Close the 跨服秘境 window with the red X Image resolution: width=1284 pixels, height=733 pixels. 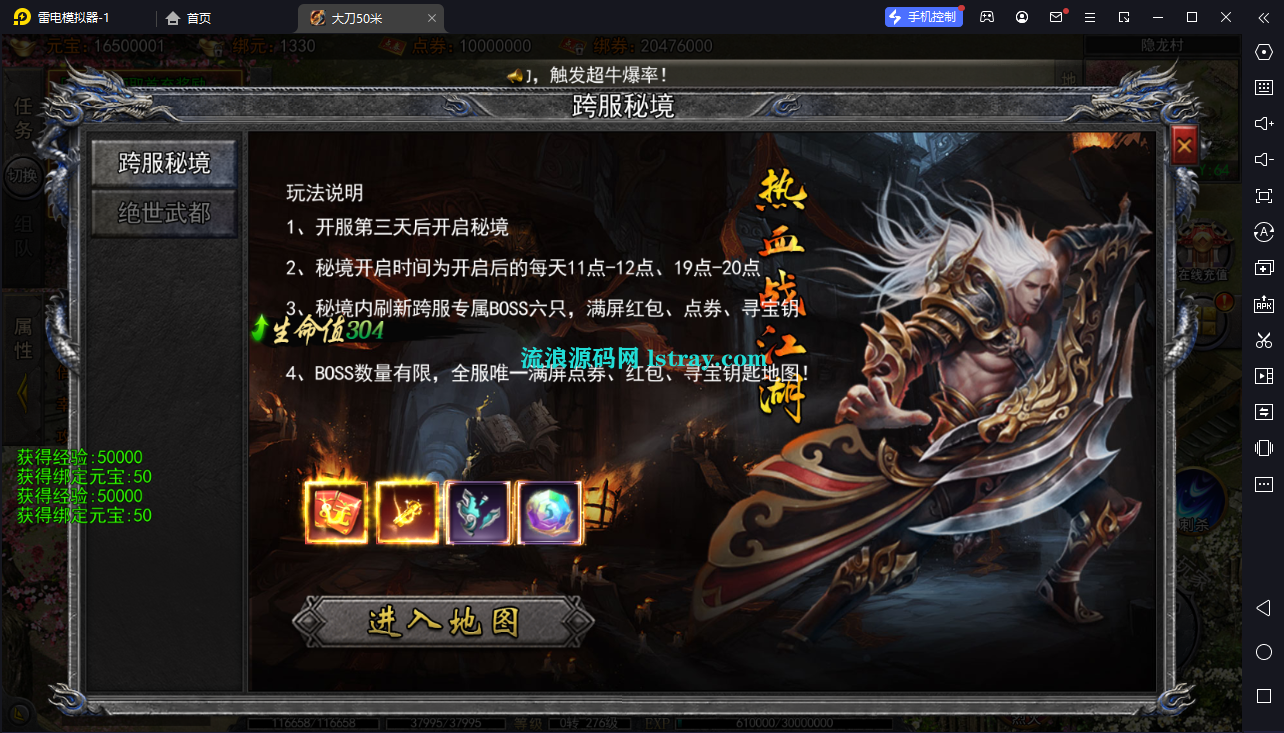pos(1183,144)
